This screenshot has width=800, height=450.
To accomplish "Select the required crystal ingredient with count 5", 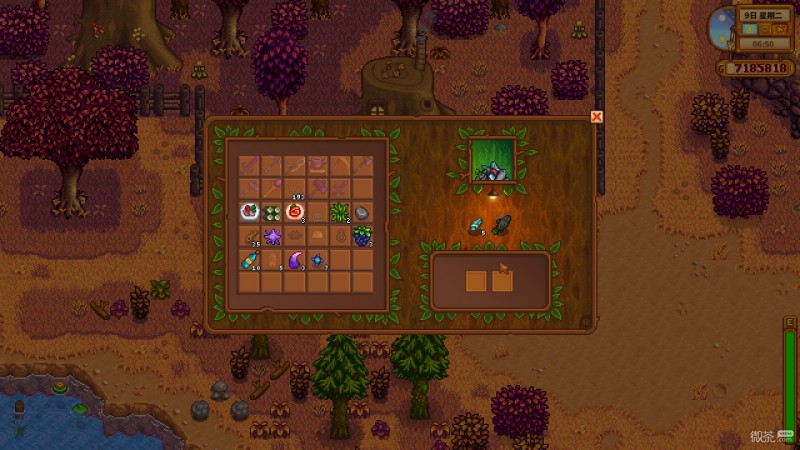I will 477,225.
